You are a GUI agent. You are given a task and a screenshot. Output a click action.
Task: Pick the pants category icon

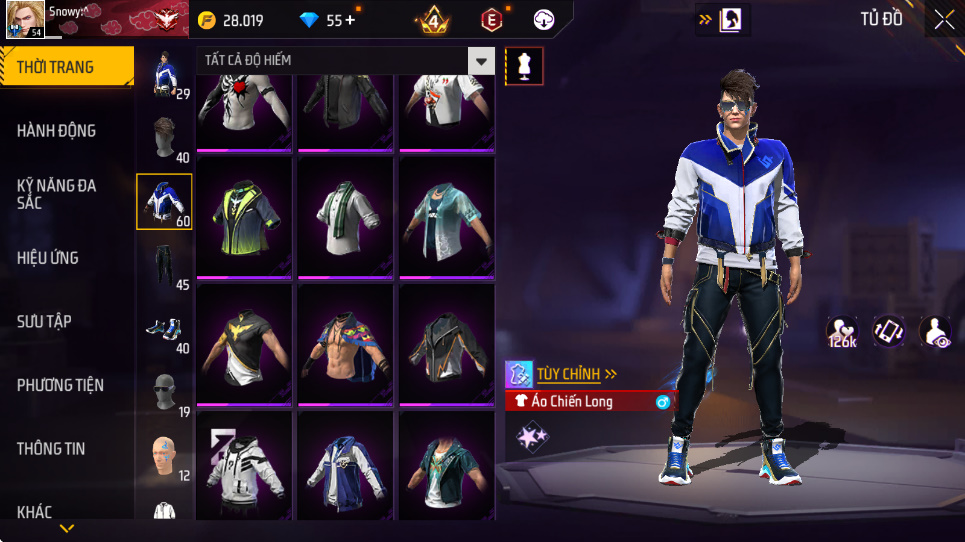pyautogui.click(x=162, y=266)
